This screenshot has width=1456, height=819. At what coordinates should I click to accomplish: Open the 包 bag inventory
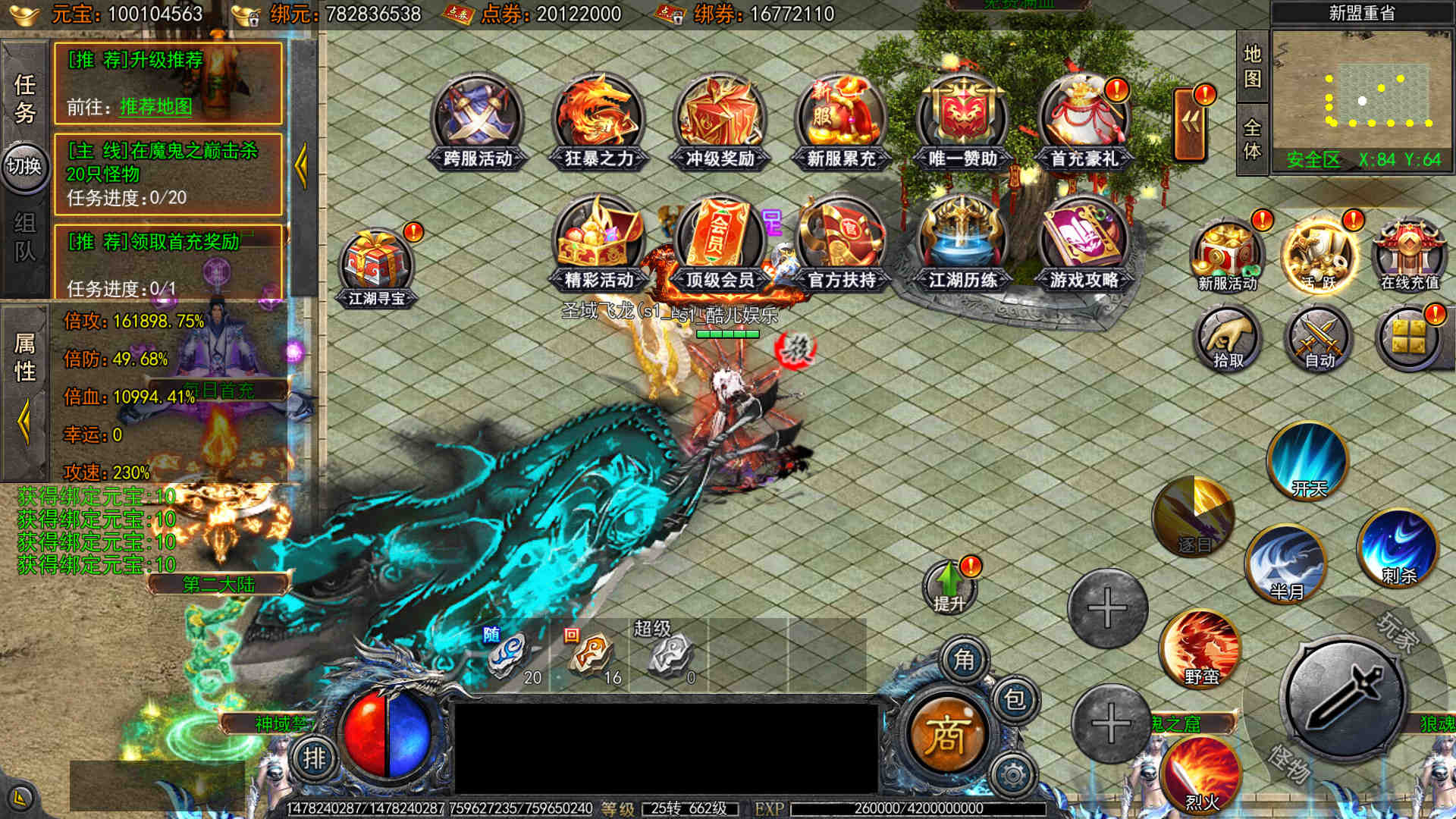tap(1015, 699)
